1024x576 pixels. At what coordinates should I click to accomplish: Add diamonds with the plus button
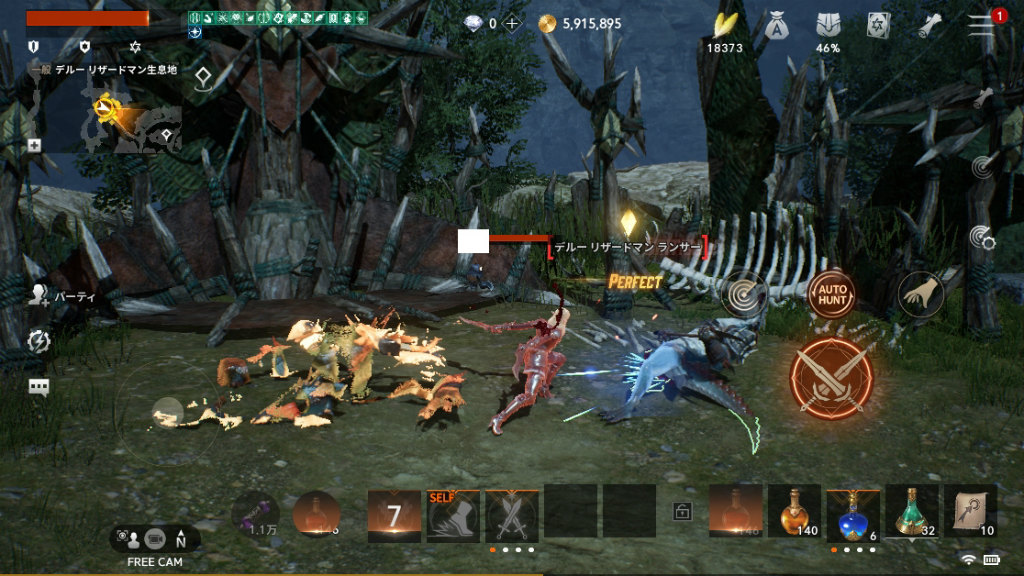(512, 24)
